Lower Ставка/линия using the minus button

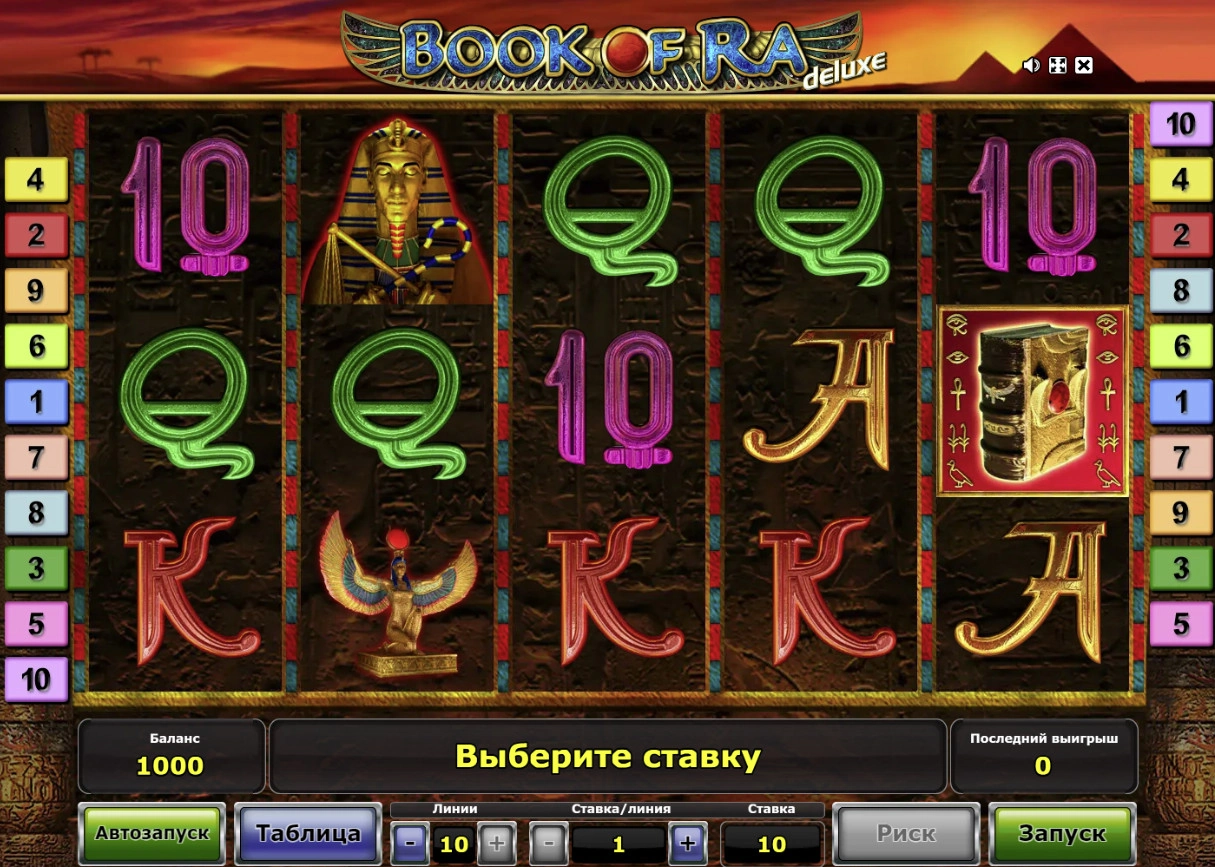(548, 844)
